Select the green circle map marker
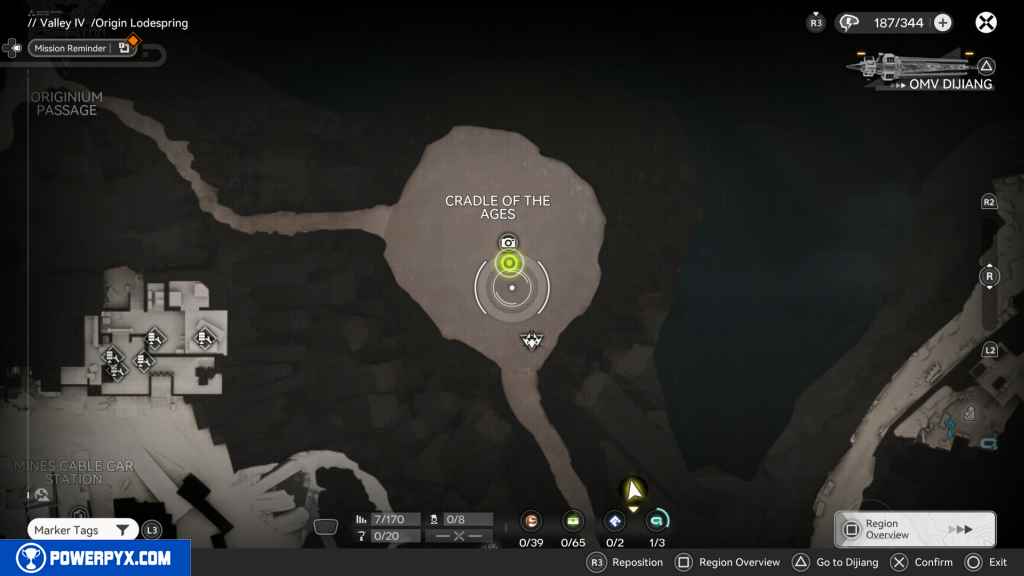The height and width of the screenshot is (576, 1024). [x=509, y=263]
